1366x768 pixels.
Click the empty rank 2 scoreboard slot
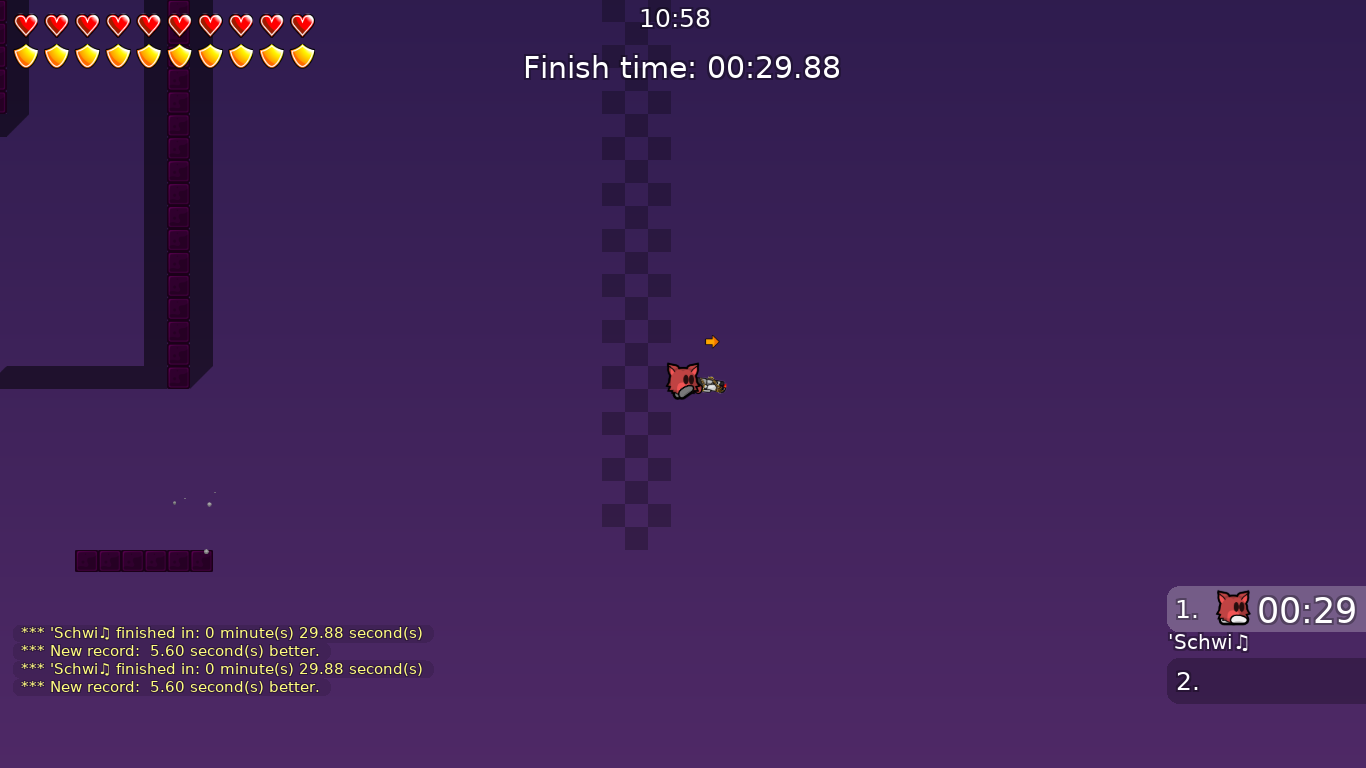point(1265,681)
